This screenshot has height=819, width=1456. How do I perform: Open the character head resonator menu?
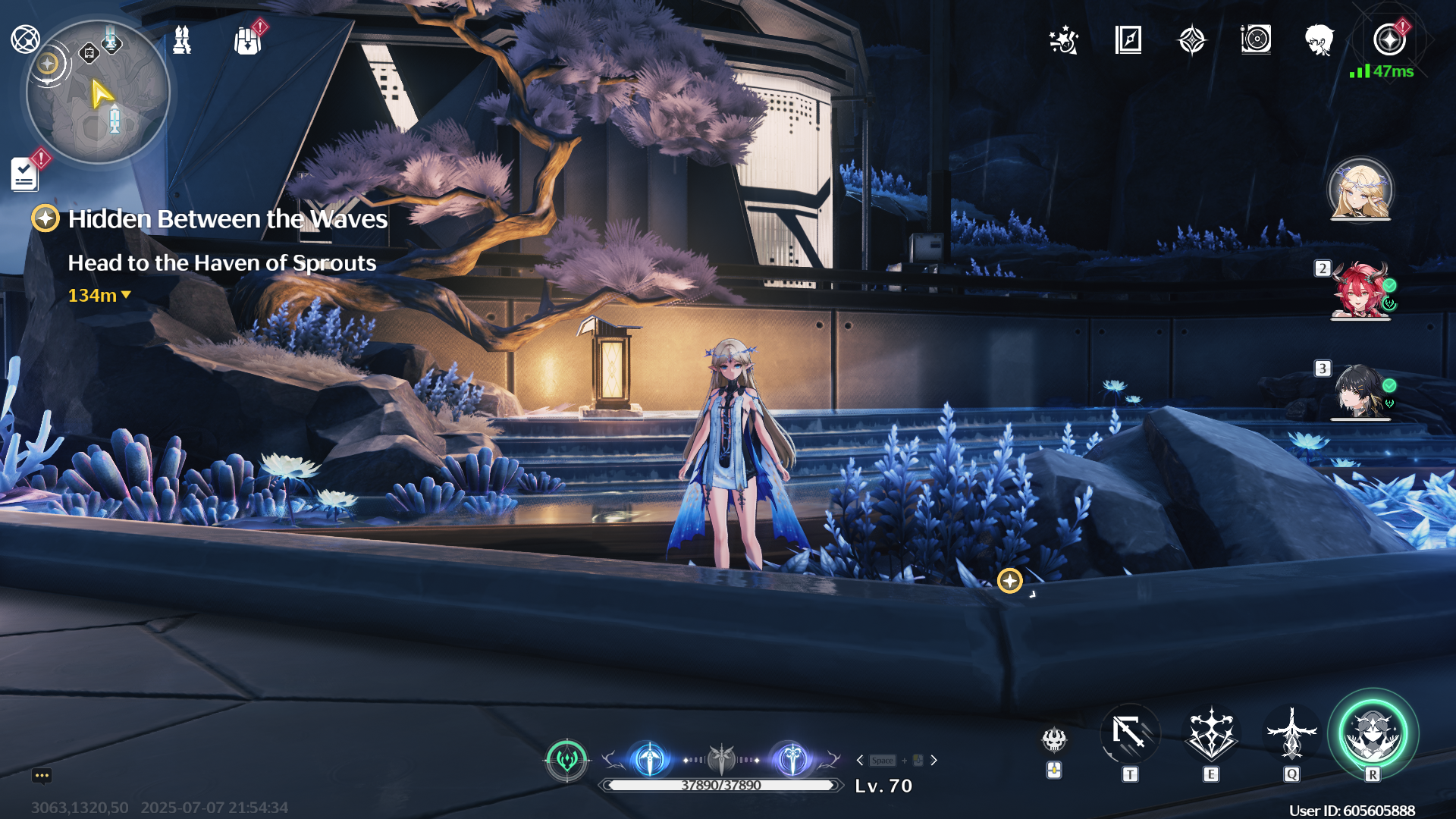pos(1319,40)
